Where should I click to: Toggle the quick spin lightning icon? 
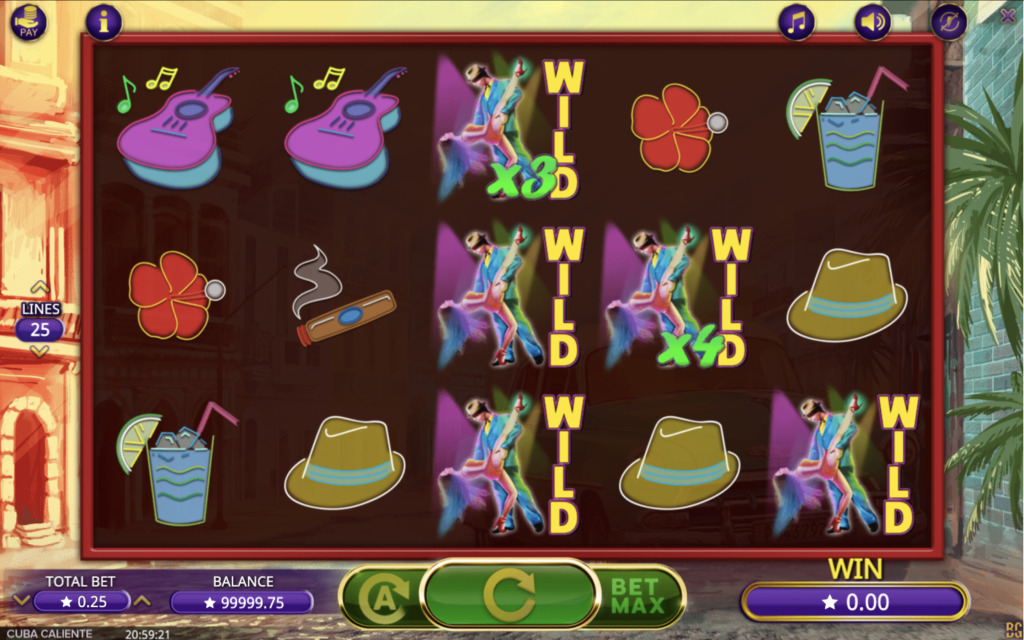pyautogui.click(x=948, y=21)
